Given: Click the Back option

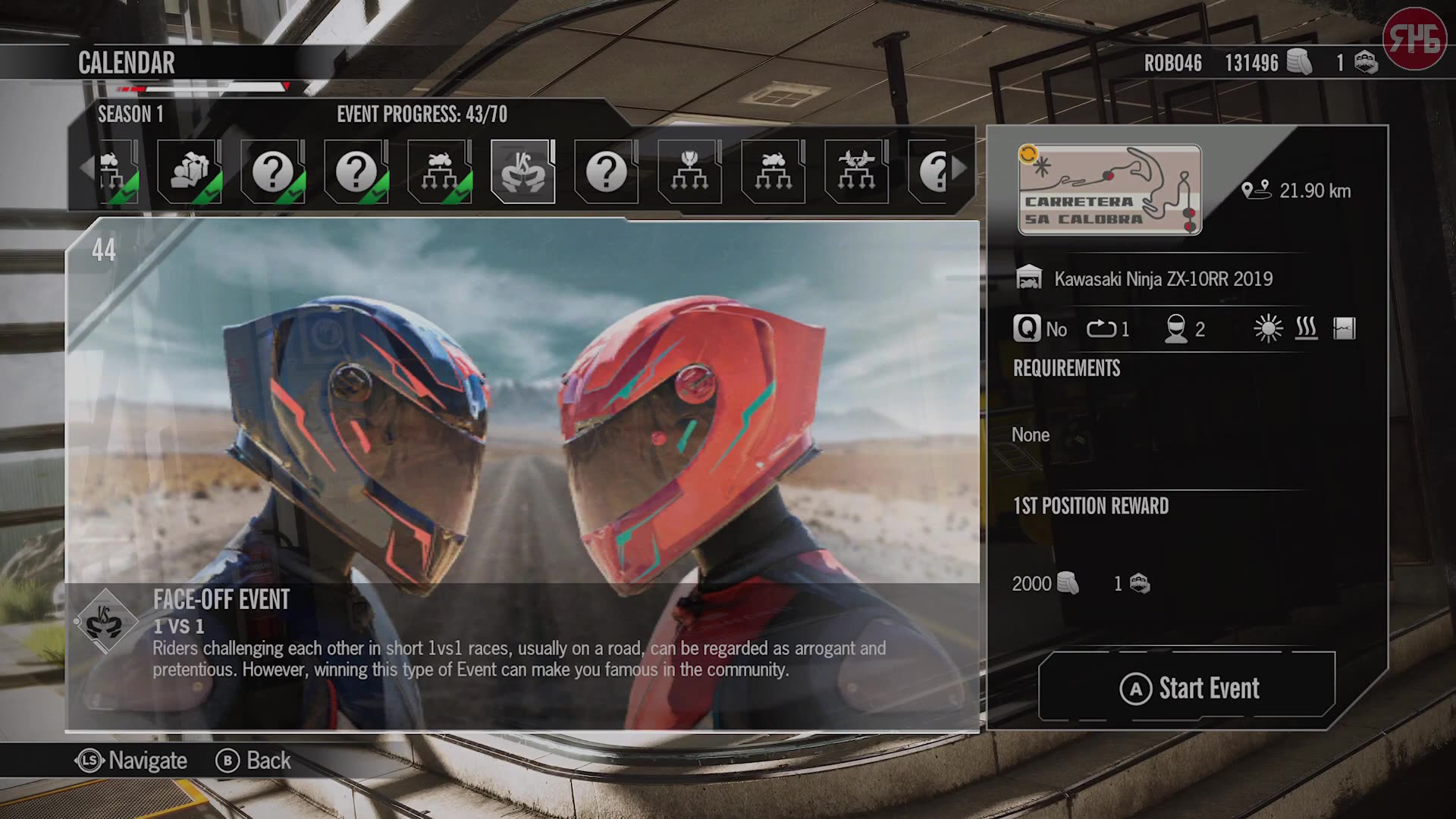Looking at the screenshot, I should tap(254, 761).
